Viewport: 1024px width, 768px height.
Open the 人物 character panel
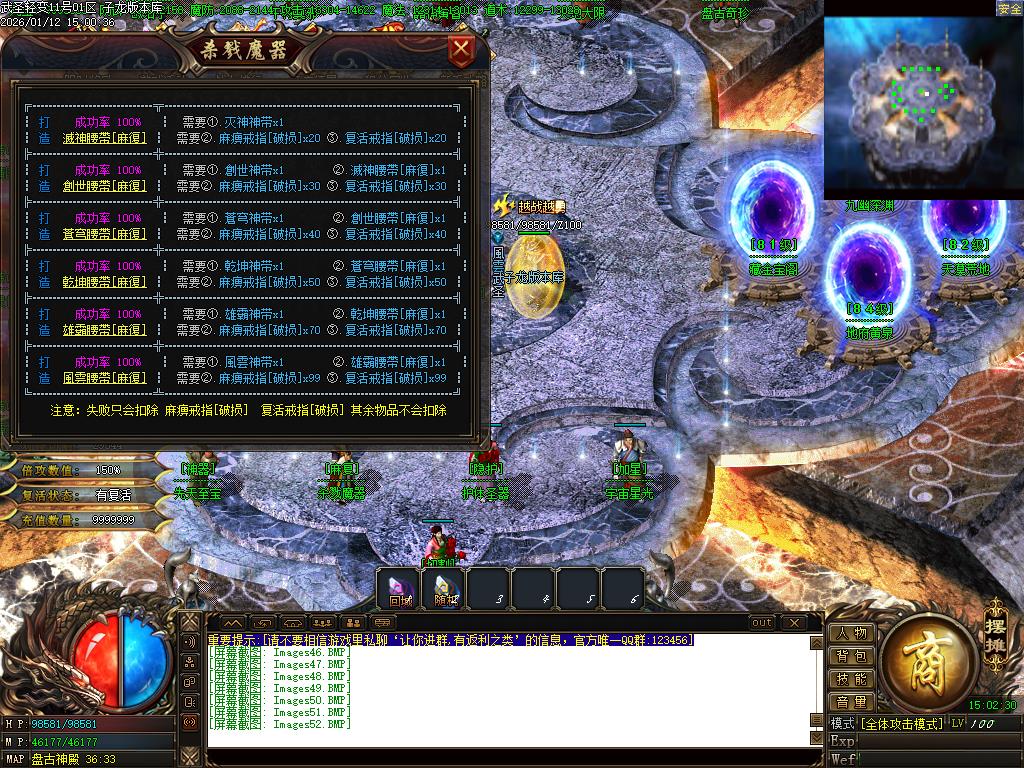click(x=852, y=634)
